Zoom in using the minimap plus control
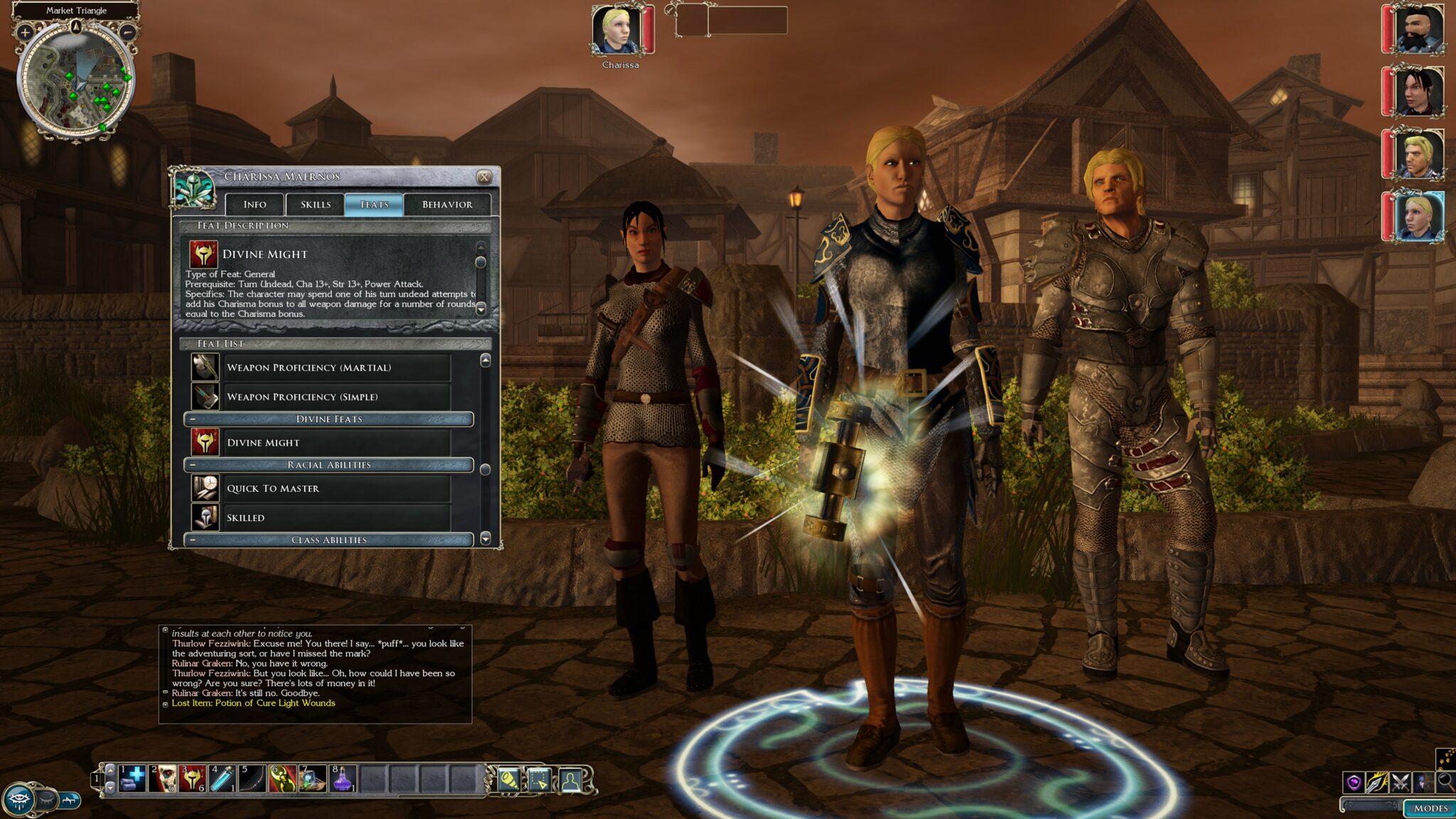Viewport: 1456px width, 819px height. point(25,32)
